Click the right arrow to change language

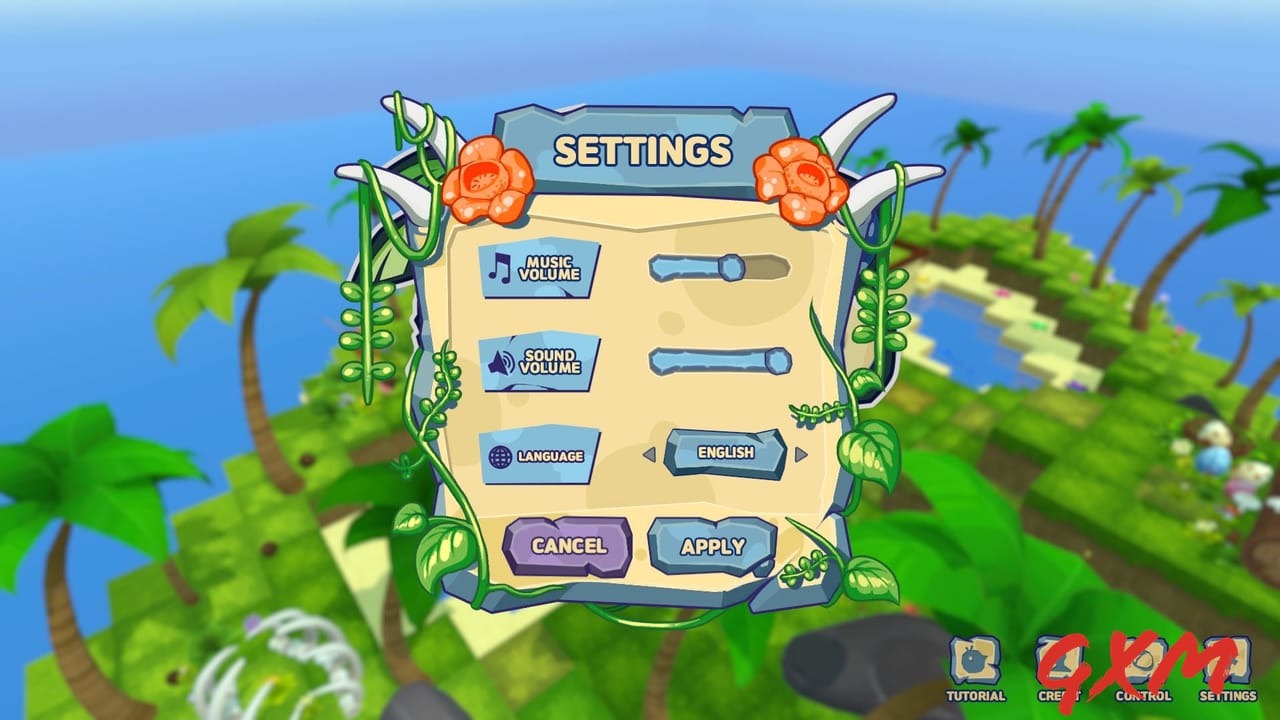[x=800, y=455]
